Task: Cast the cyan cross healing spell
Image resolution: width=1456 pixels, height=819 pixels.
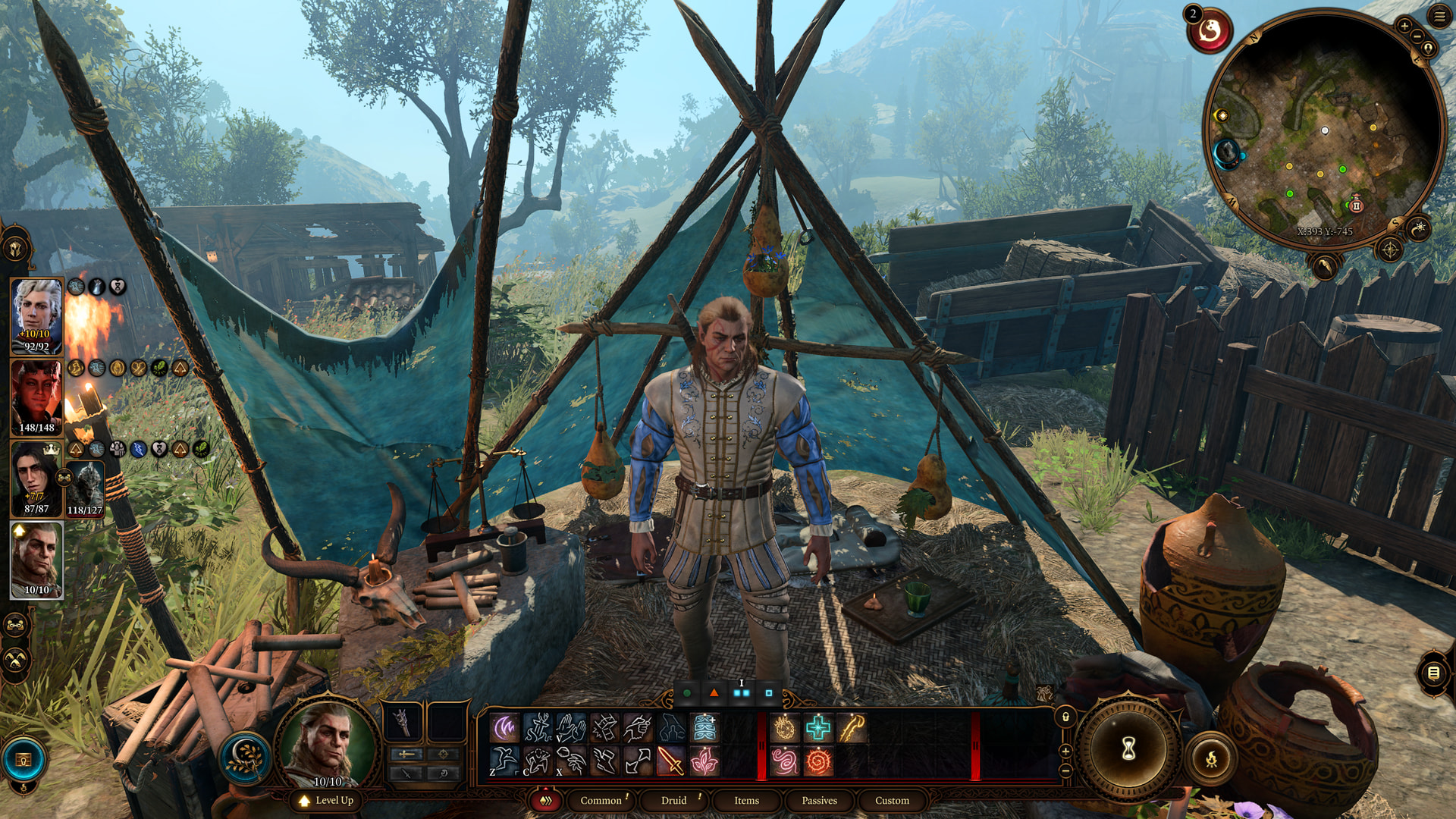Action: (x=818, y=729)
